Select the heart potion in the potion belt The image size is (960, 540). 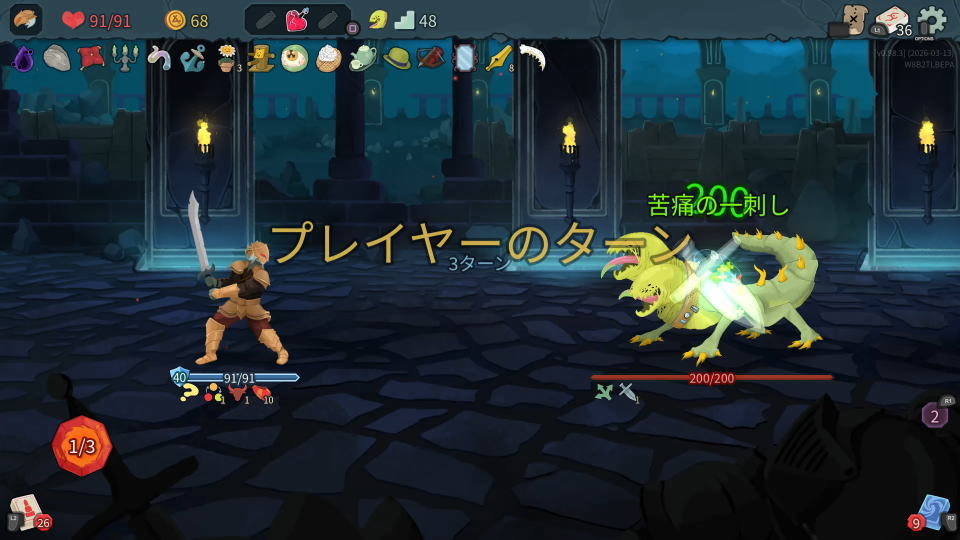298,20
